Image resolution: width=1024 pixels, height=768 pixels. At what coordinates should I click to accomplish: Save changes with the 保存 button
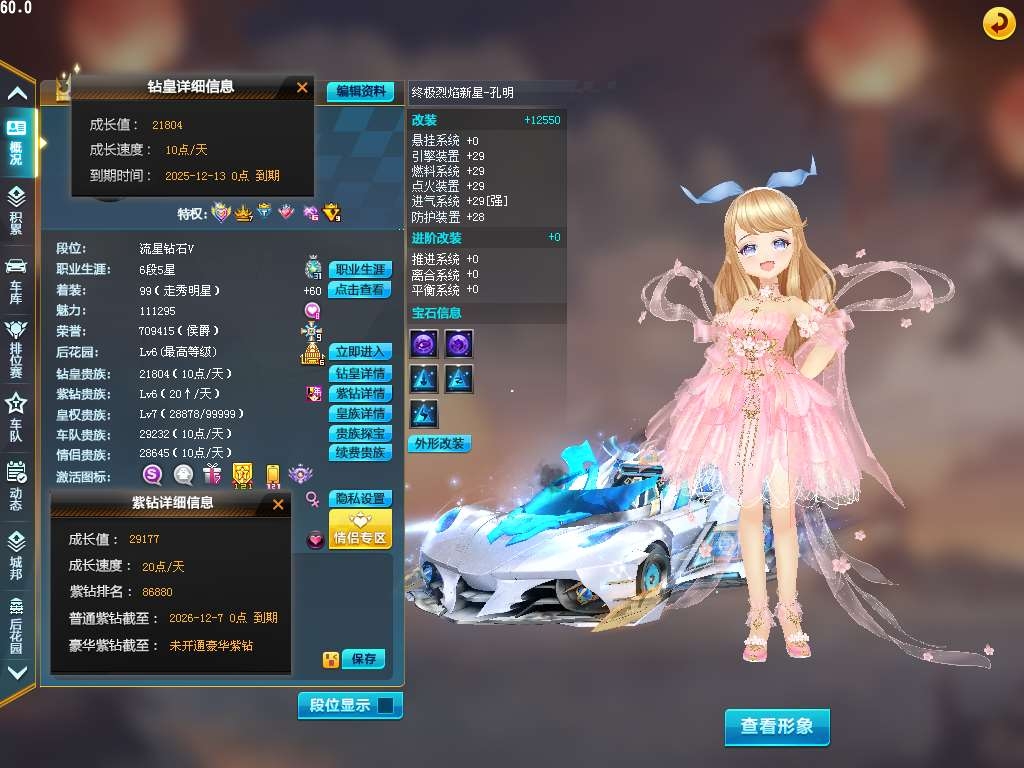363,659
